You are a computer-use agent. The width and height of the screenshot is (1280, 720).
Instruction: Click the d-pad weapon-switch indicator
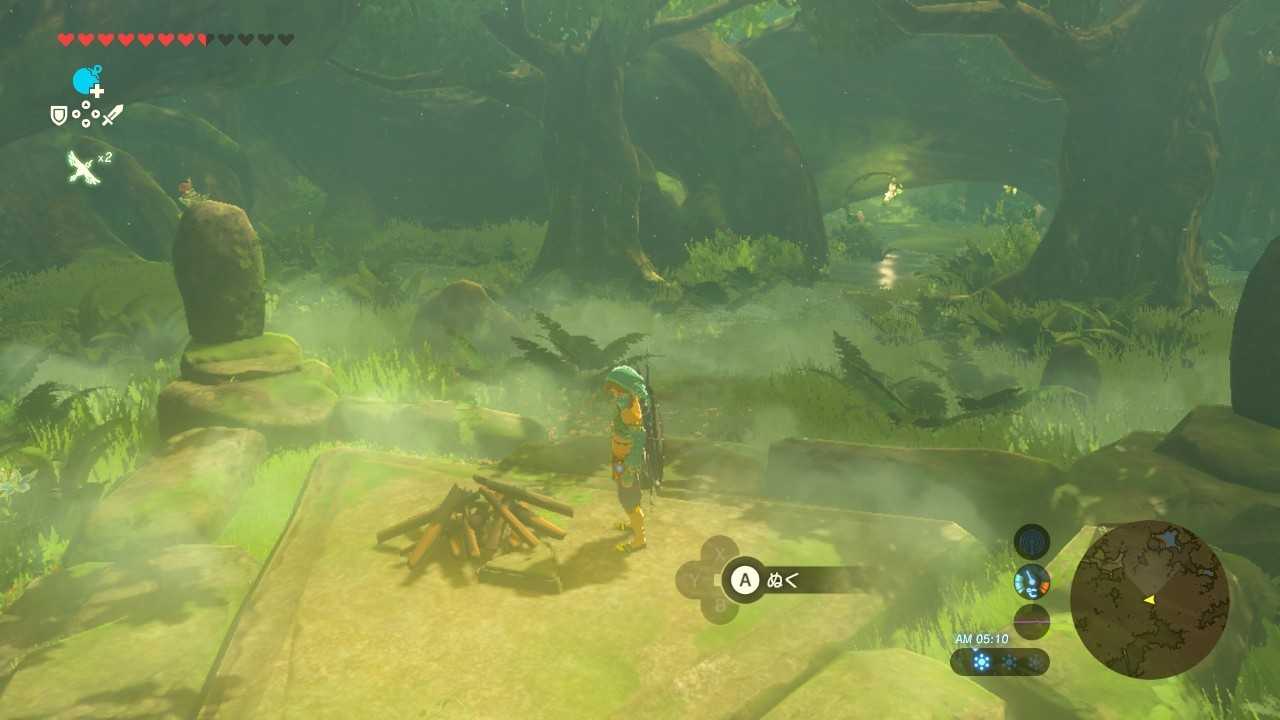[86, 113]
